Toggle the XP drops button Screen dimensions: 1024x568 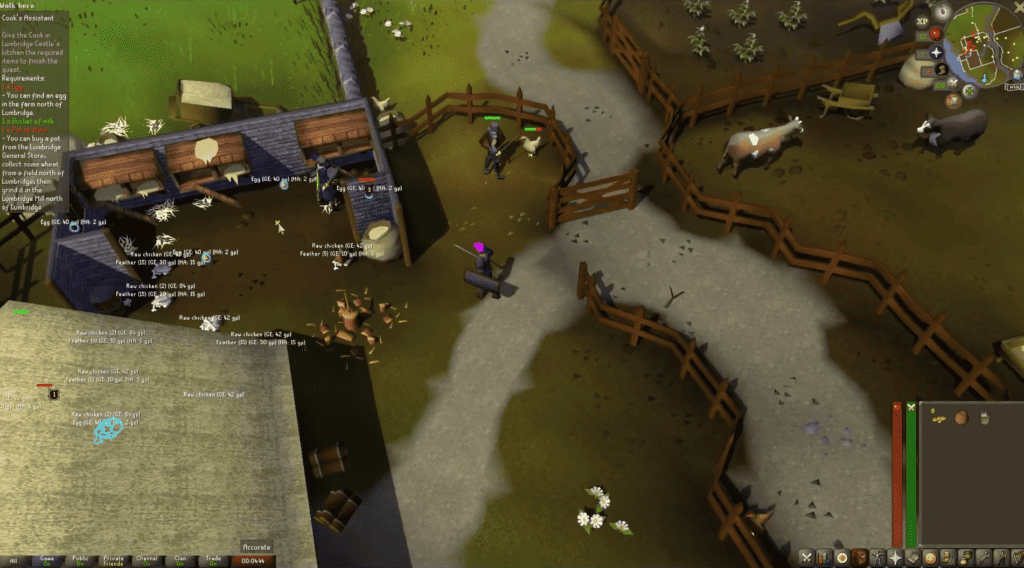[x=920, y=21]
